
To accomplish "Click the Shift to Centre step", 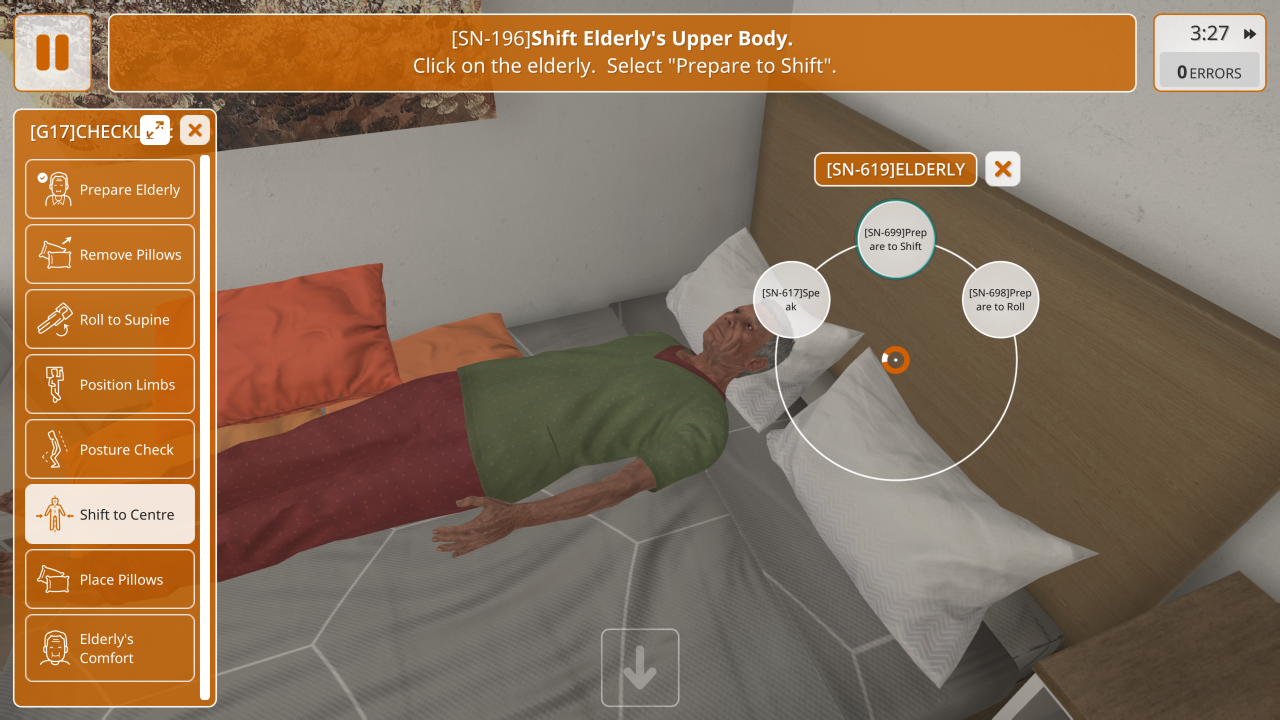I will pyautogui.click(x=110, y=514).
